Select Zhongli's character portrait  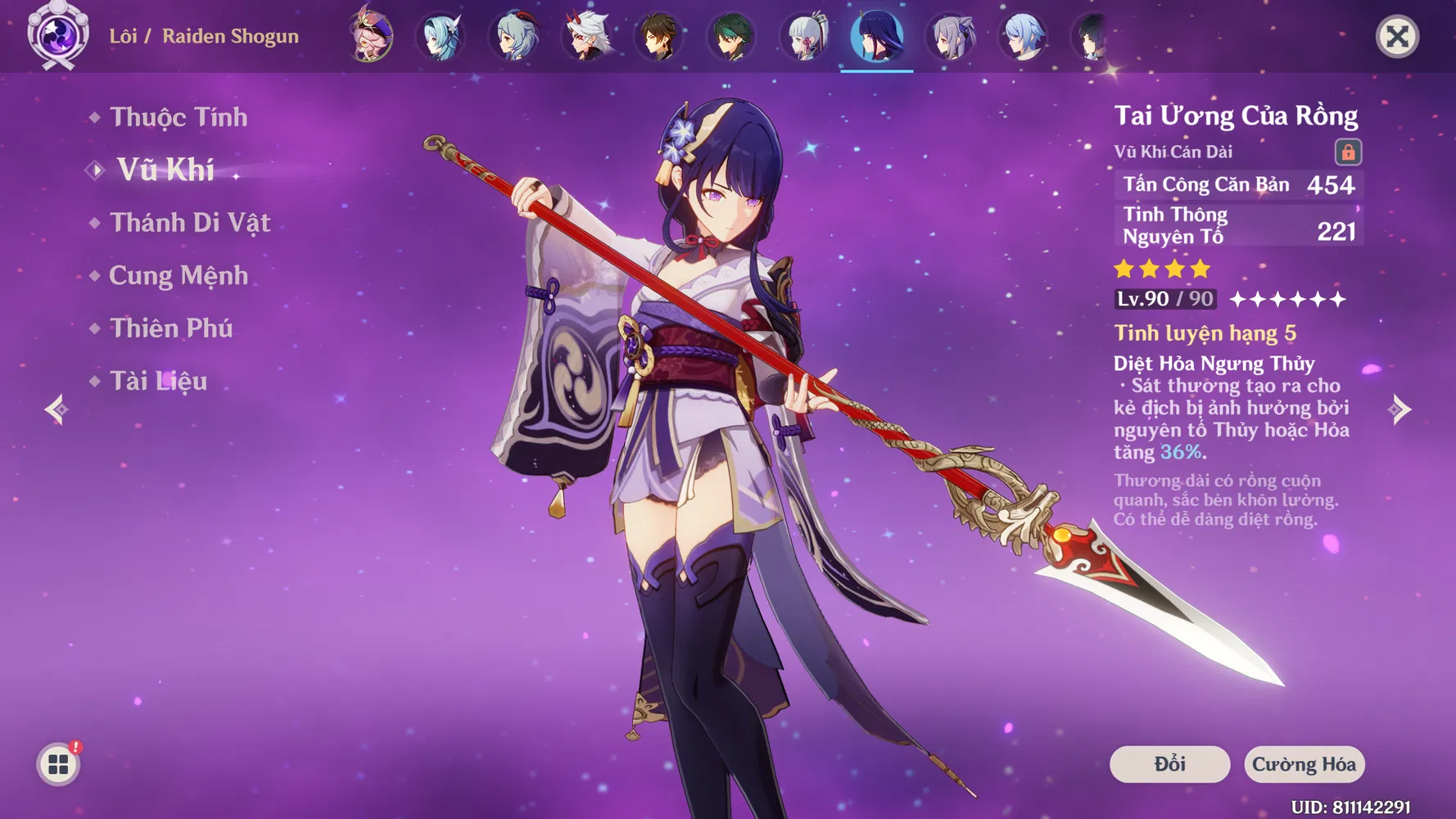659,37
